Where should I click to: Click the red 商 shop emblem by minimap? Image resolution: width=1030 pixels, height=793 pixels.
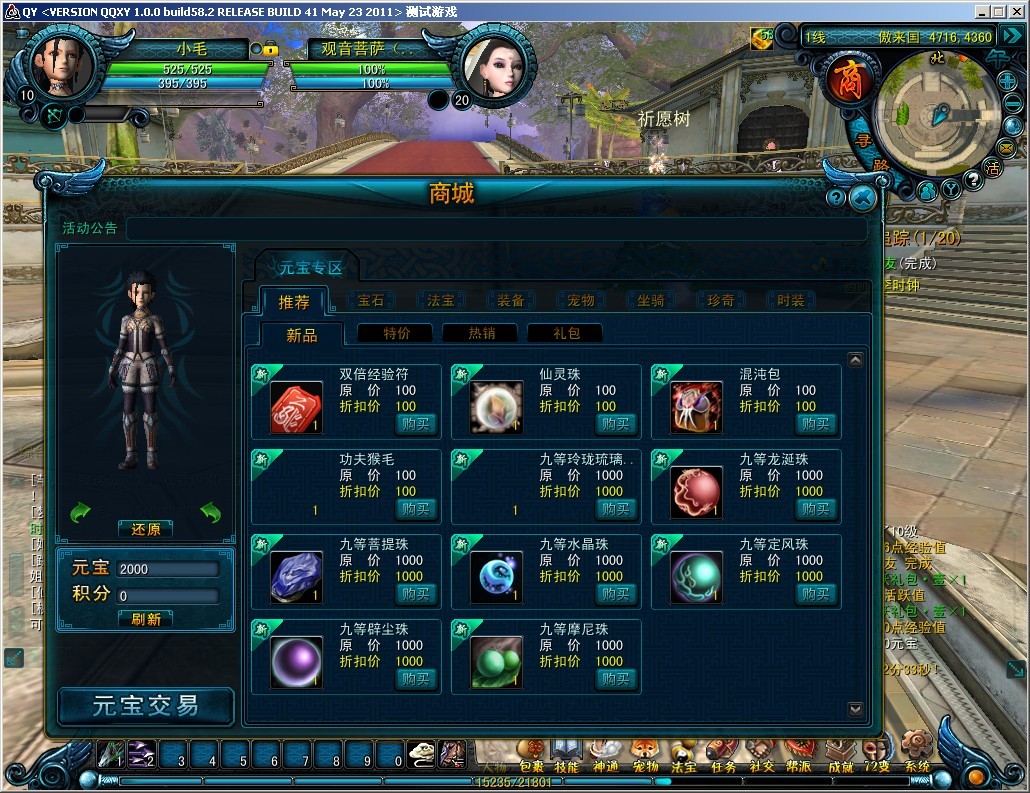coord(848,80)
